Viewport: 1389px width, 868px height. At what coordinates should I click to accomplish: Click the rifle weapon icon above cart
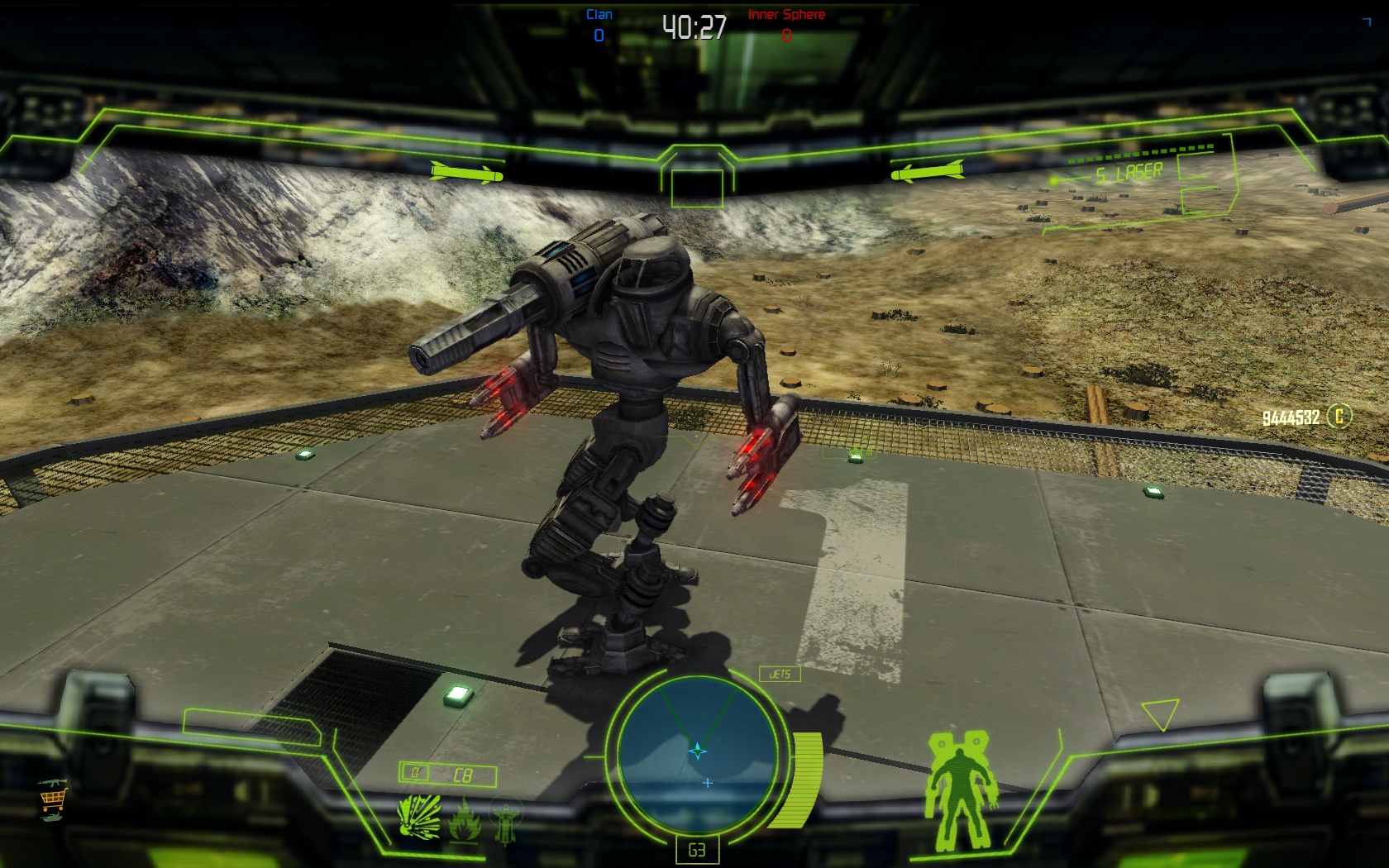(51, 782)
